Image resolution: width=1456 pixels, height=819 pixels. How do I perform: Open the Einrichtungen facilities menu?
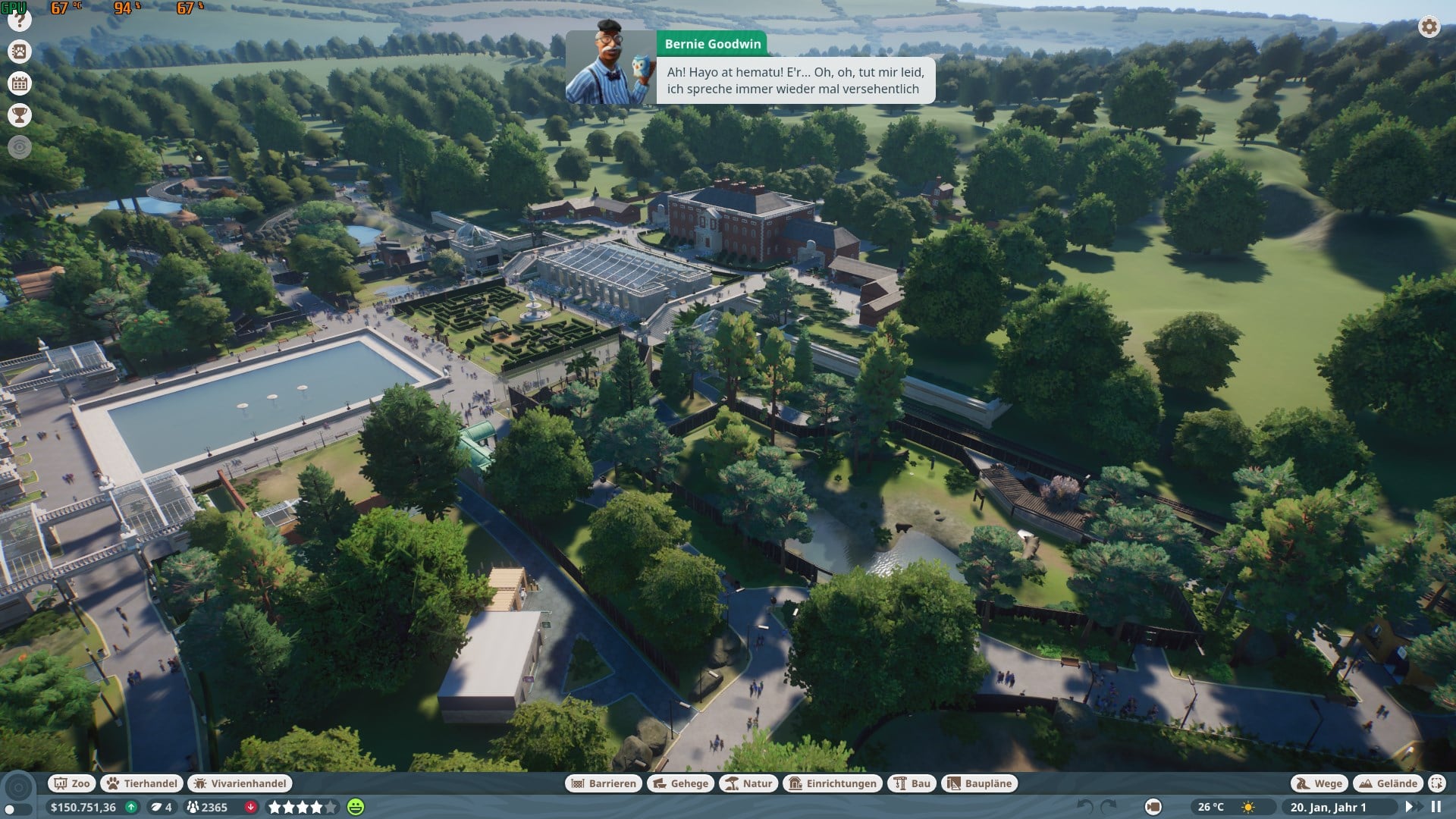point(833,783)
